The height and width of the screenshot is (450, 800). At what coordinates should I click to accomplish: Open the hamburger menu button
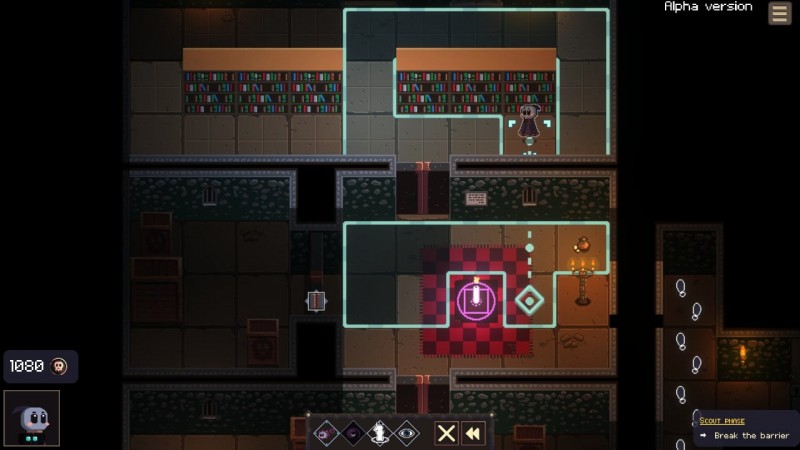point(779,13)
